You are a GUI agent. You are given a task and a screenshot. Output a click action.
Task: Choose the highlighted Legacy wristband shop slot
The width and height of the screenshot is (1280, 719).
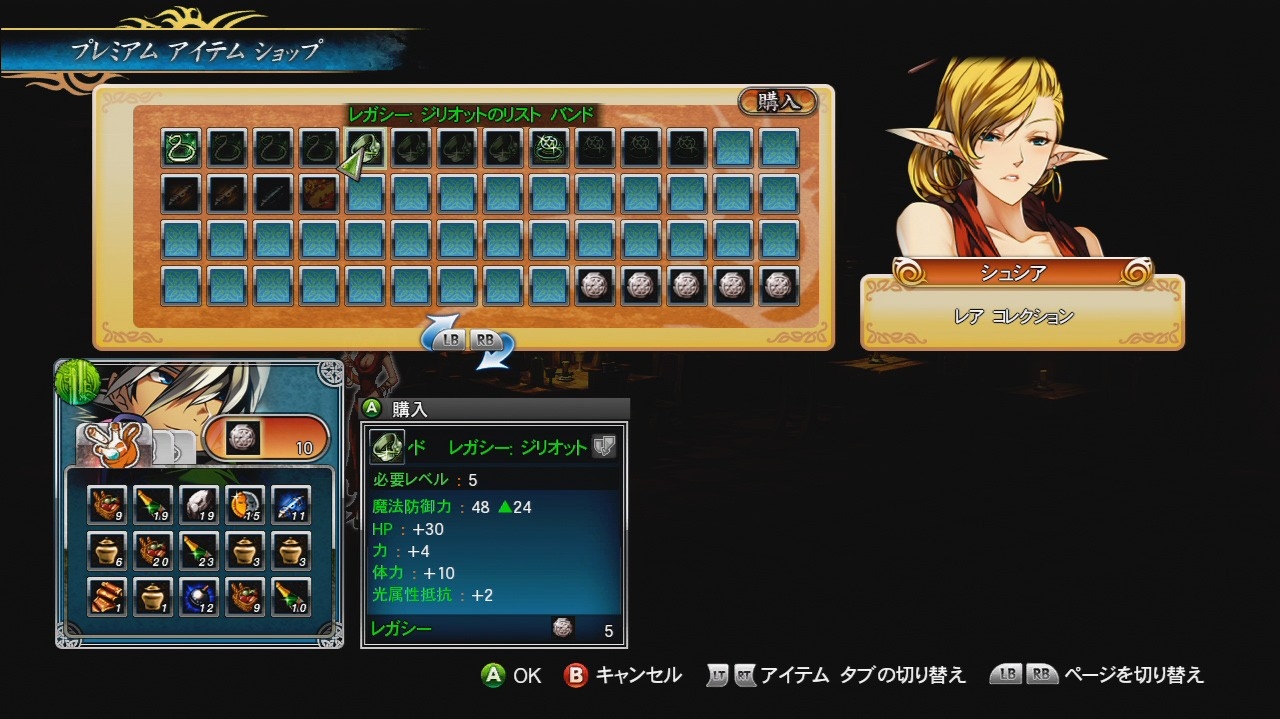point(366,148)
